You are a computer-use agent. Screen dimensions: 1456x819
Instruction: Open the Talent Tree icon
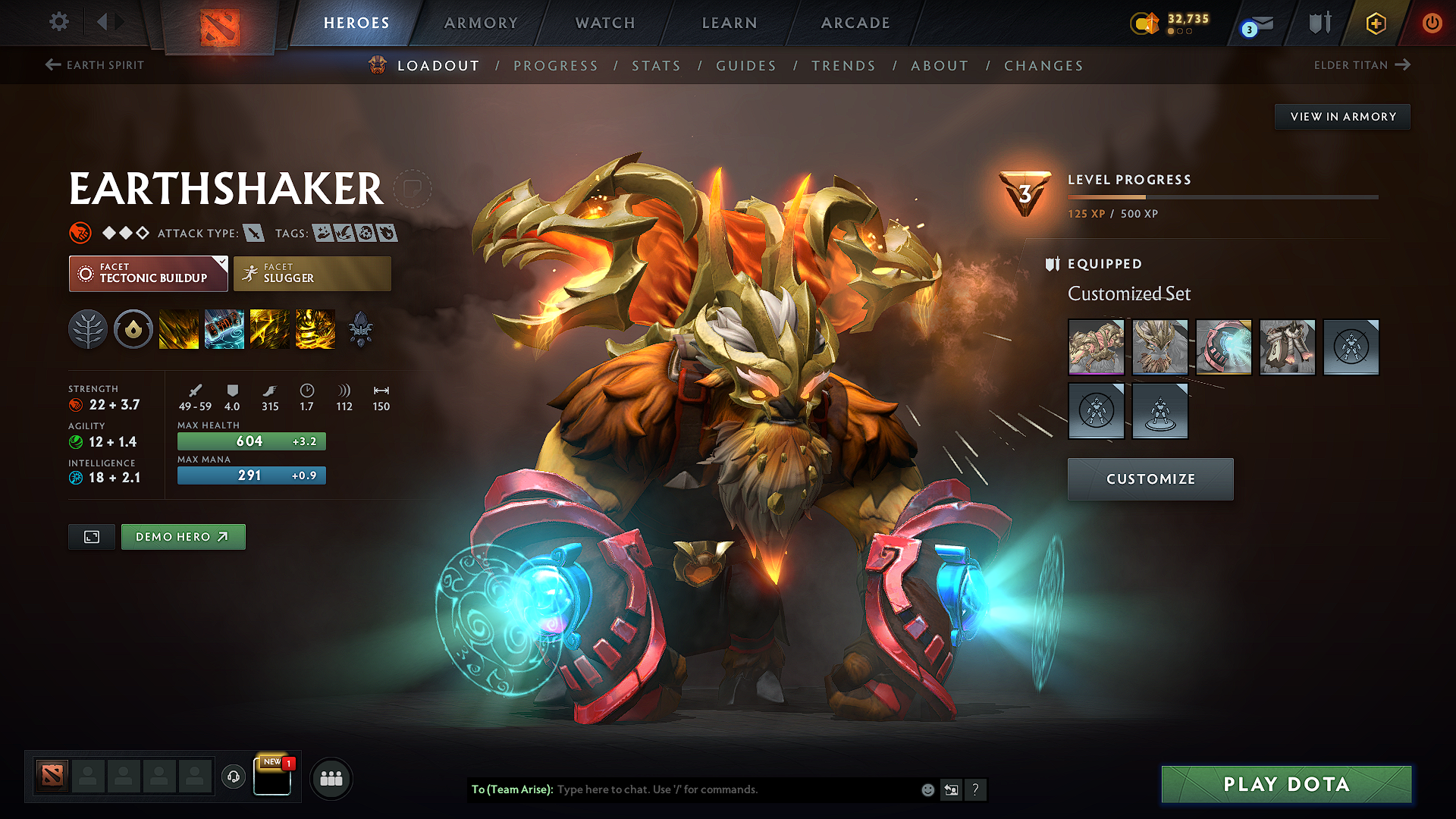point(88,329)
